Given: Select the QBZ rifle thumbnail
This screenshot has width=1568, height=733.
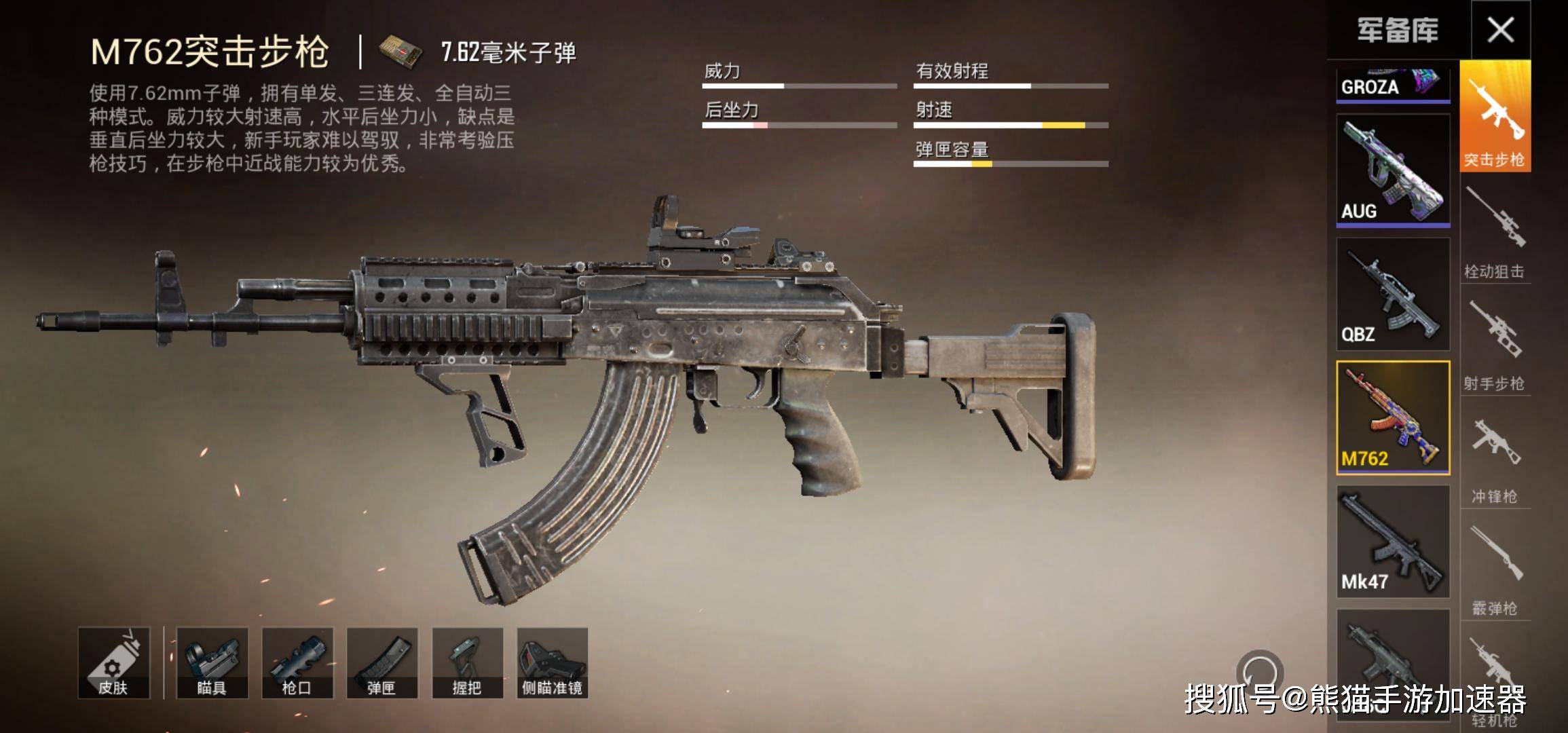Looking at the screenshot, I should 1393,294.
